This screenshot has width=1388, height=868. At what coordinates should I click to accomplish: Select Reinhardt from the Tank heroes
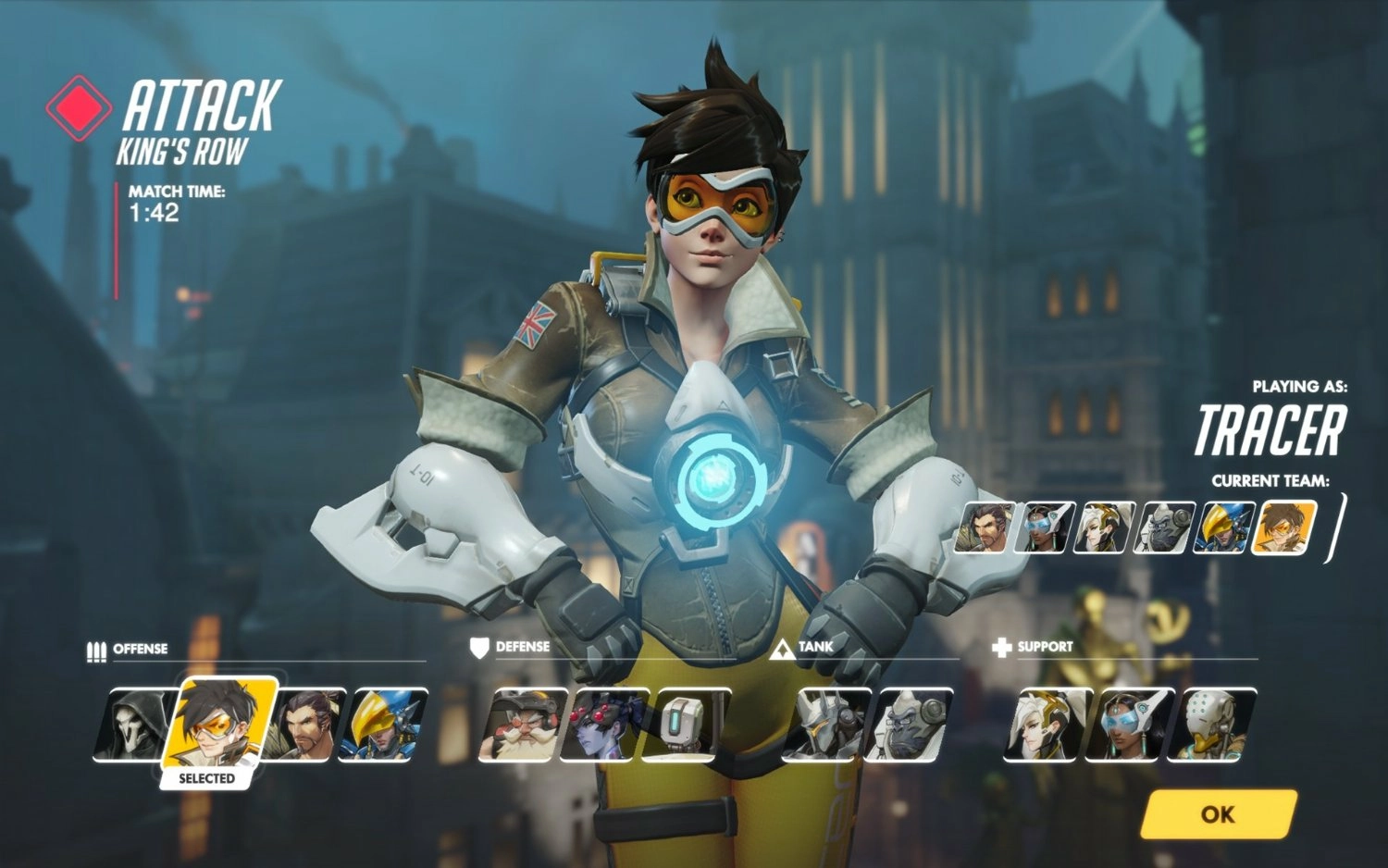(825, 725)
